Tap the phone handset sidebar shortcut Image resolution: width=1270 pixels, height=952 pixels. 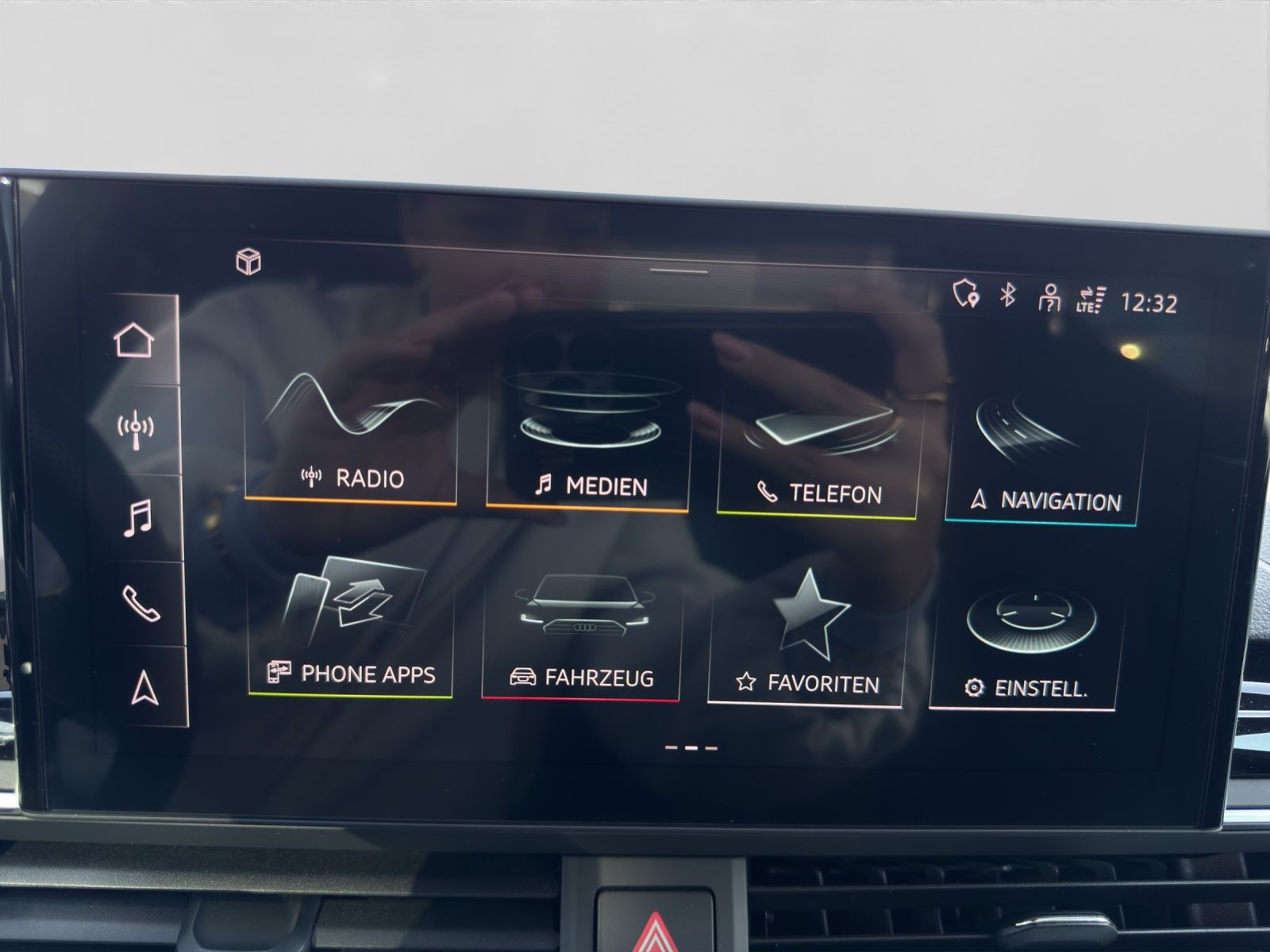coord(141,604)
